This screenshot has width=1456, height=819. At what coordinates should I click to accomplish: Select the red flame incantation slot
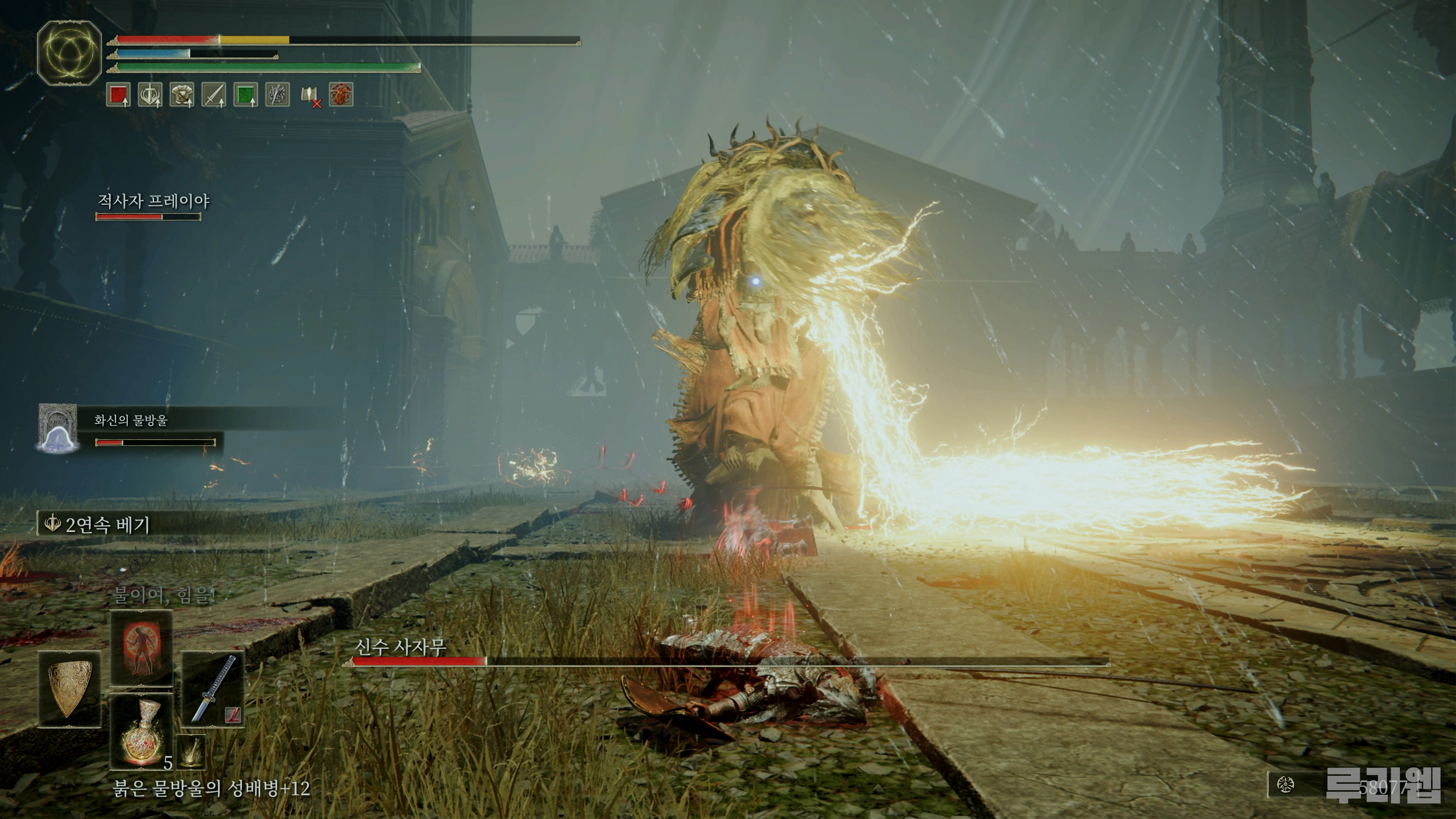point(141,648)
